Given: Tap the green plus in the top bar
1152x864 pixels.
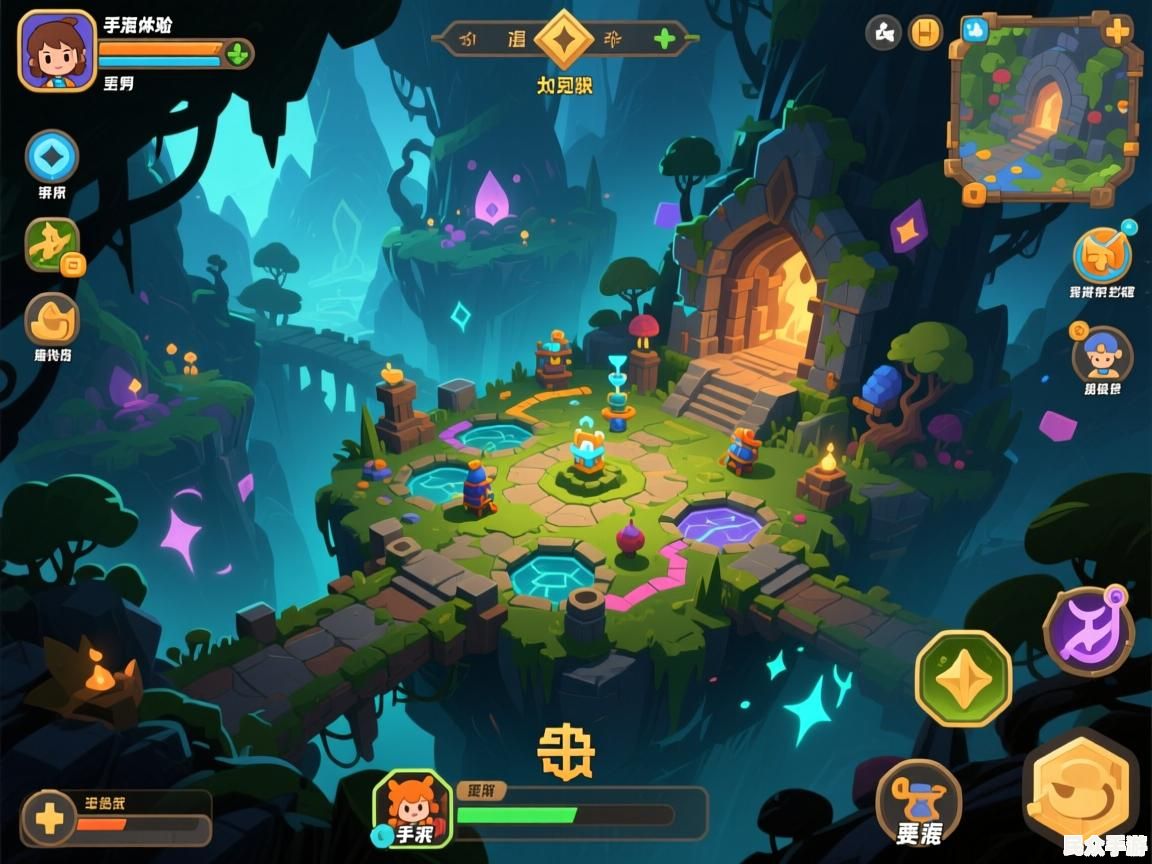Looking at the screenshot, I should coord(664,40).
